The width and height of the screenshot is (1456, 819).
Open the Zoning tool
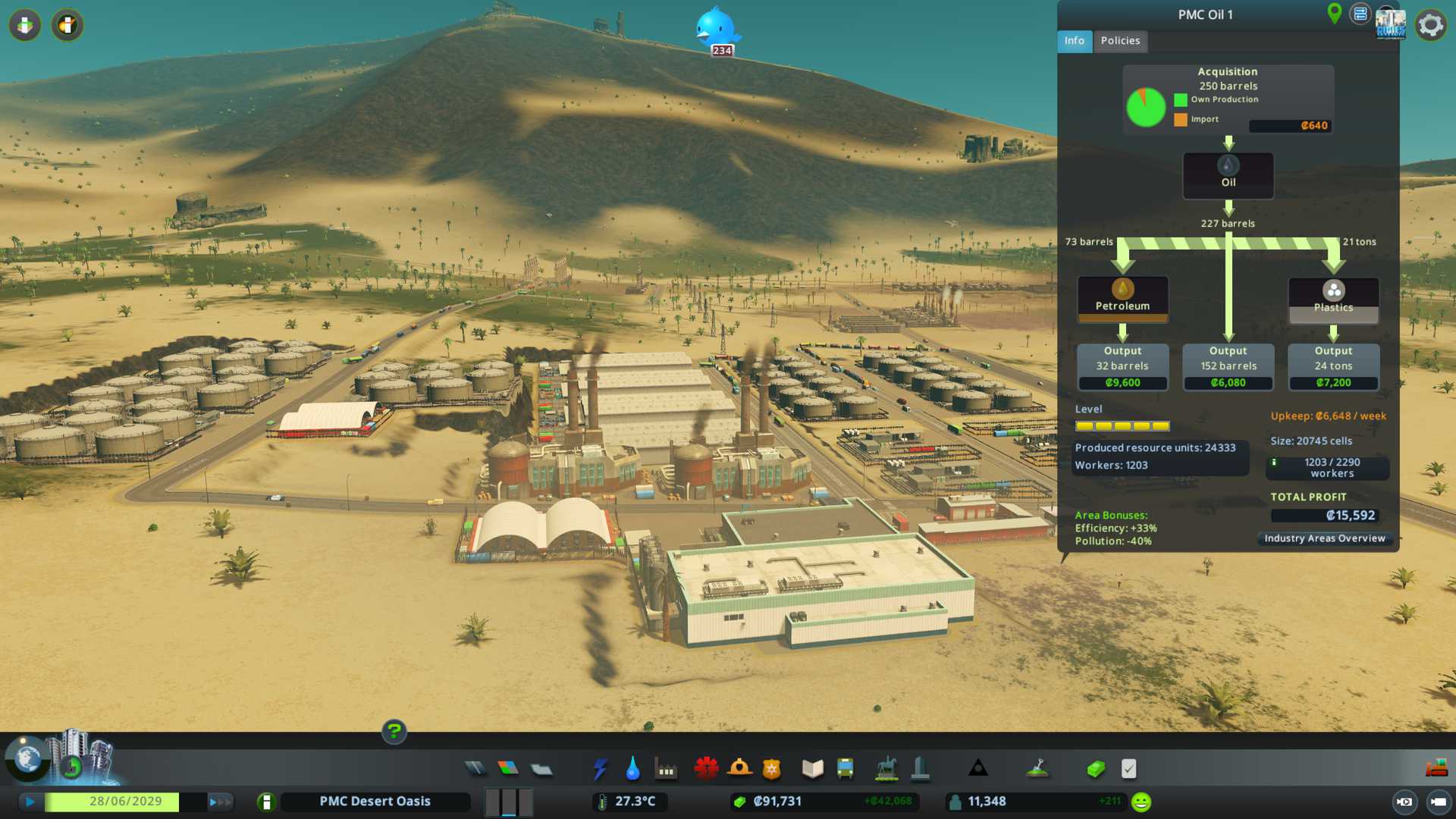click(508, 769)
